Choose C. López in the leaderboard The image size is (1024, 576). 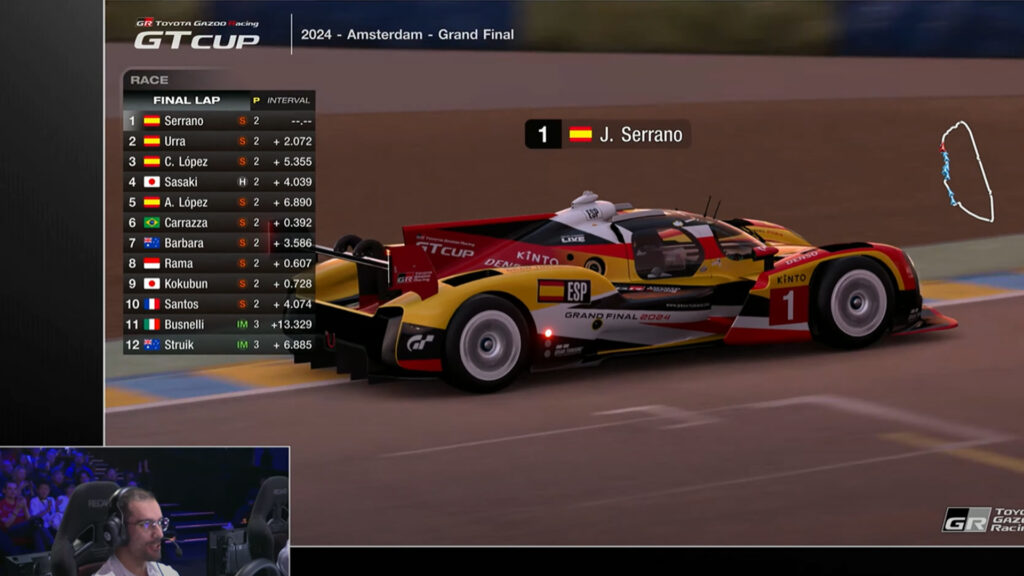[218, 162]
